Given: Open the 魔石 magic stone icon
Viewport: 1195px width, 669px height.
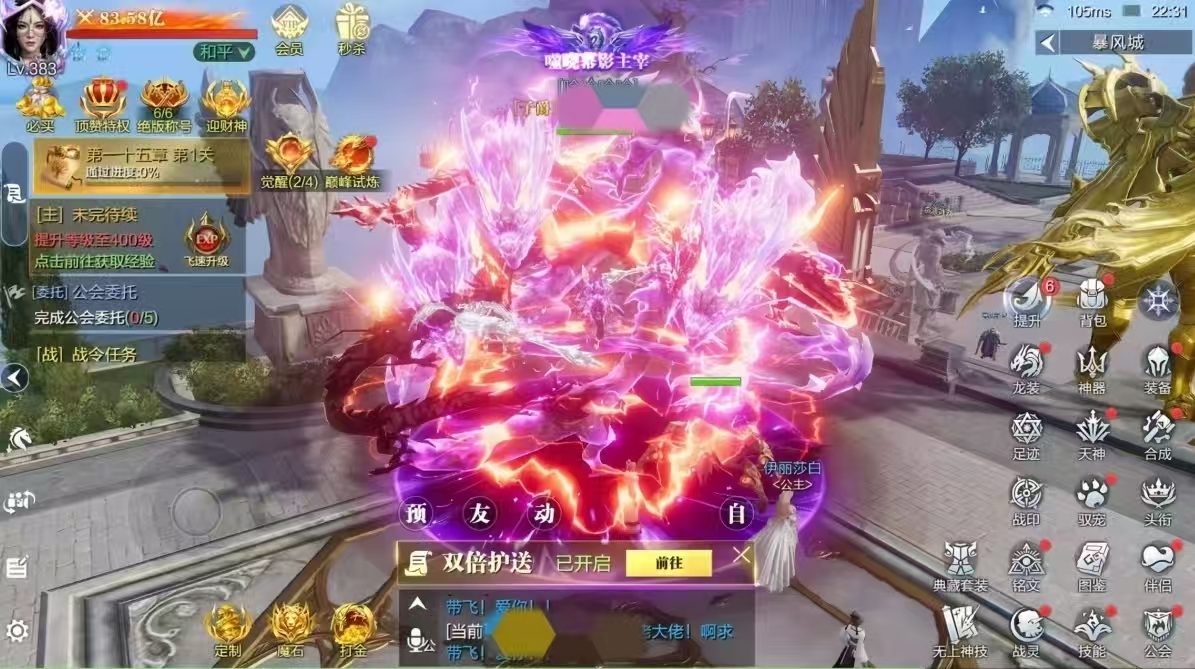Looking at the screenshot, I should (x=290, y=629).
